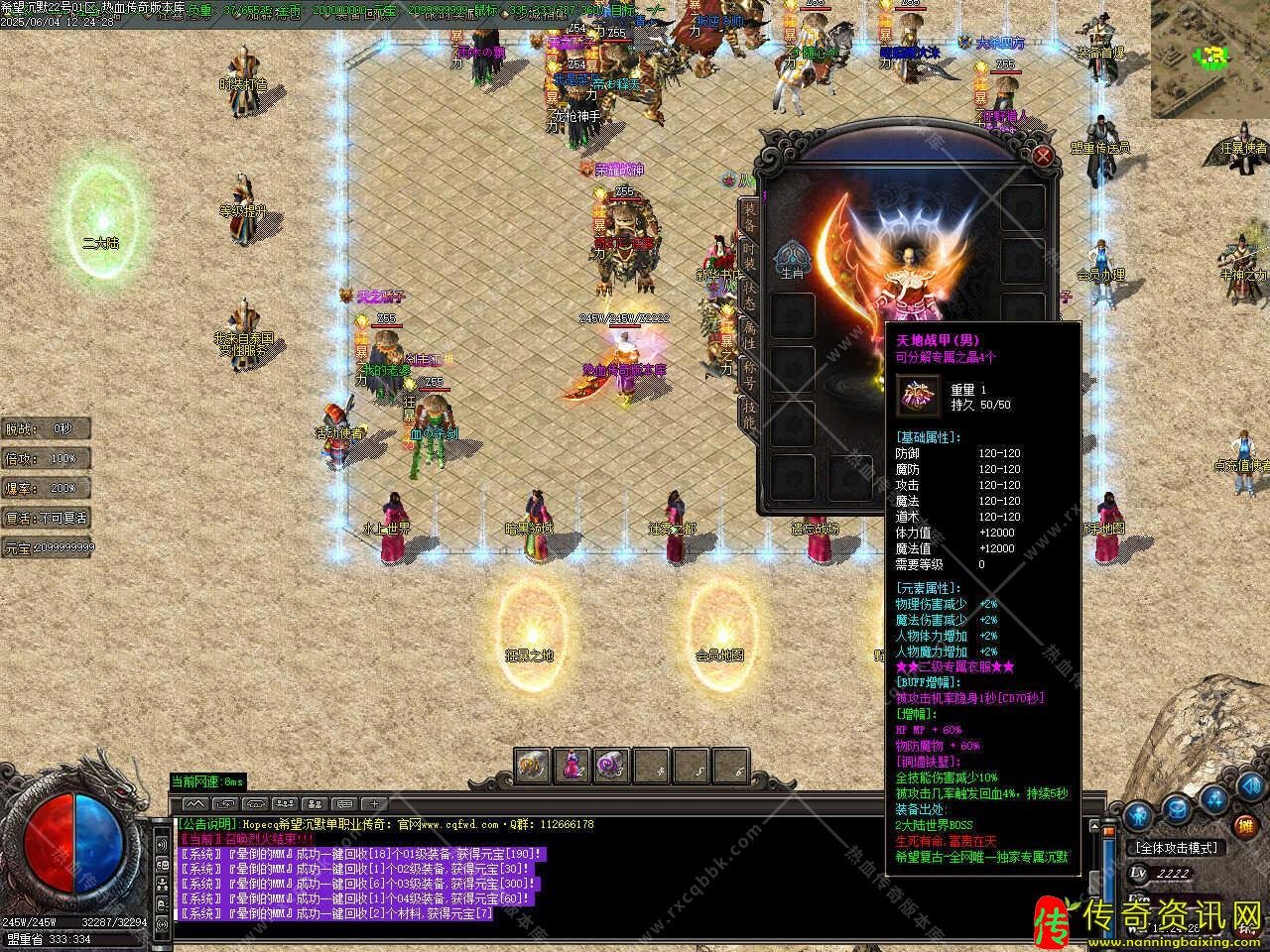Open the minimap in the corner
The height and width of the screenshot is (952, 1270).
click(1209, 59)
